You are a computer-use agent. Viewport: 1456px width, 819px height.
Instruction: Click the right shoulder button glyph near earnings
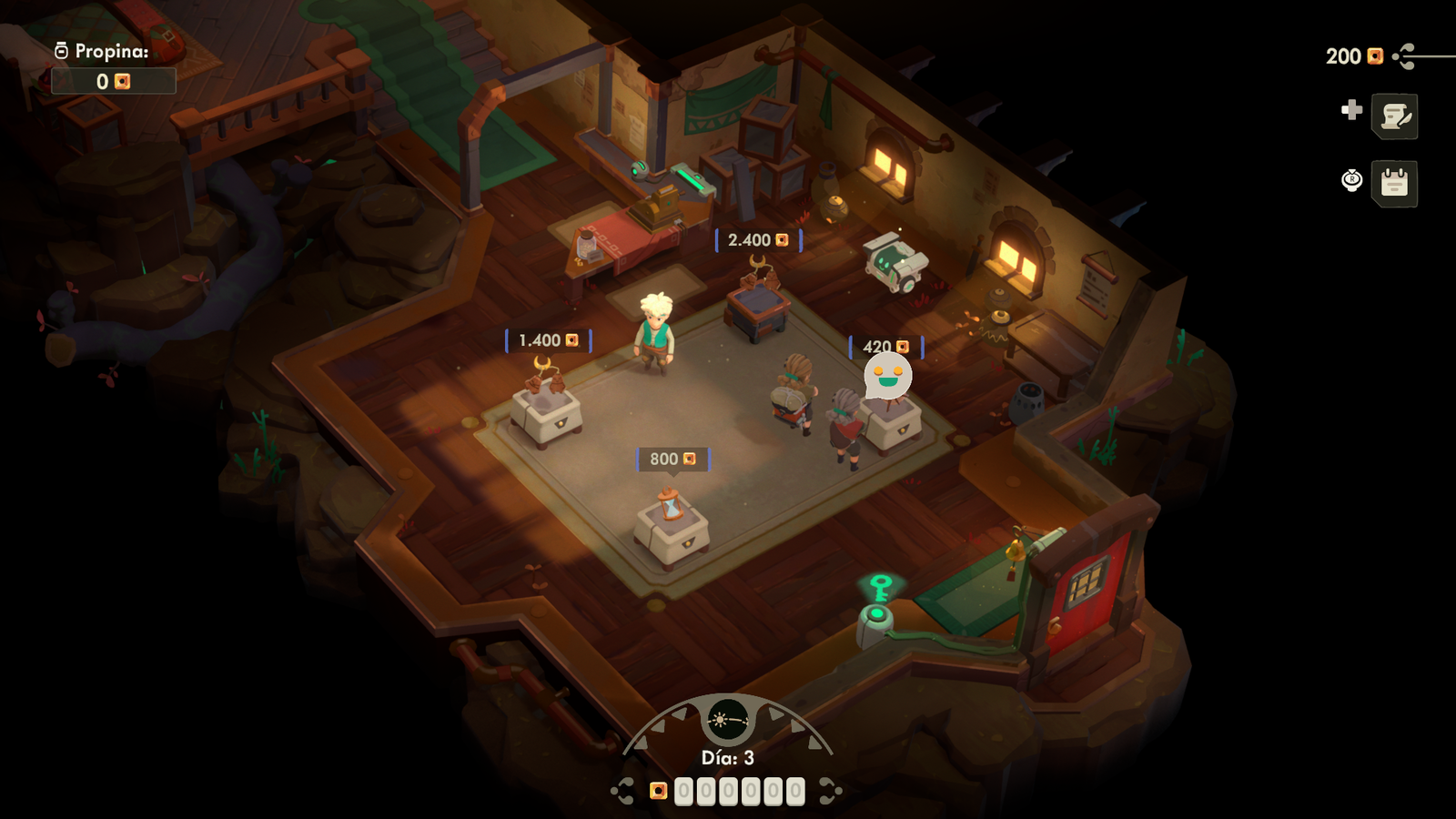pos(827,790)
